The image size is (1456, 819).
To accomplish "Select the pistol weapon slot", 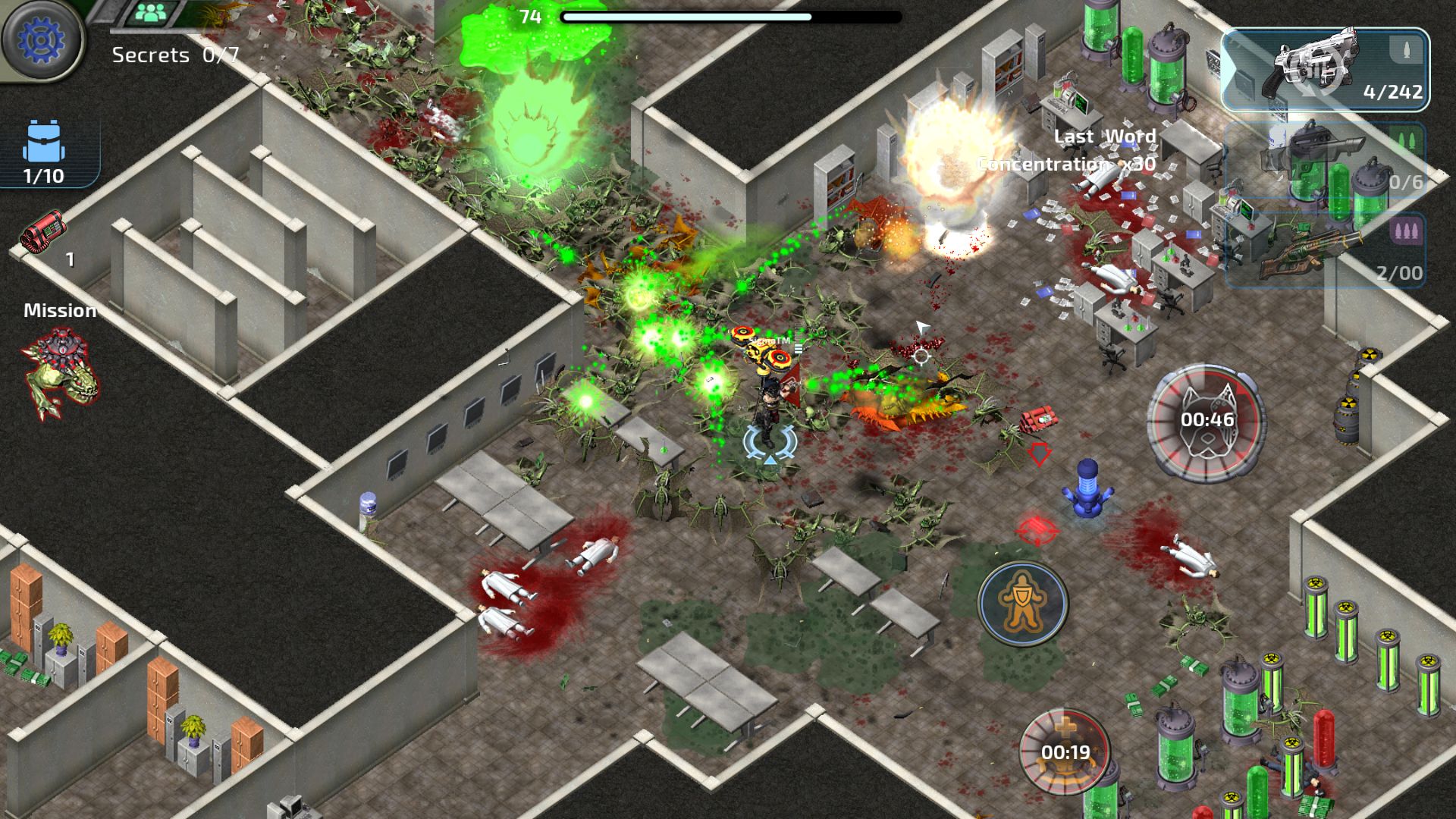I will 1325,70.
